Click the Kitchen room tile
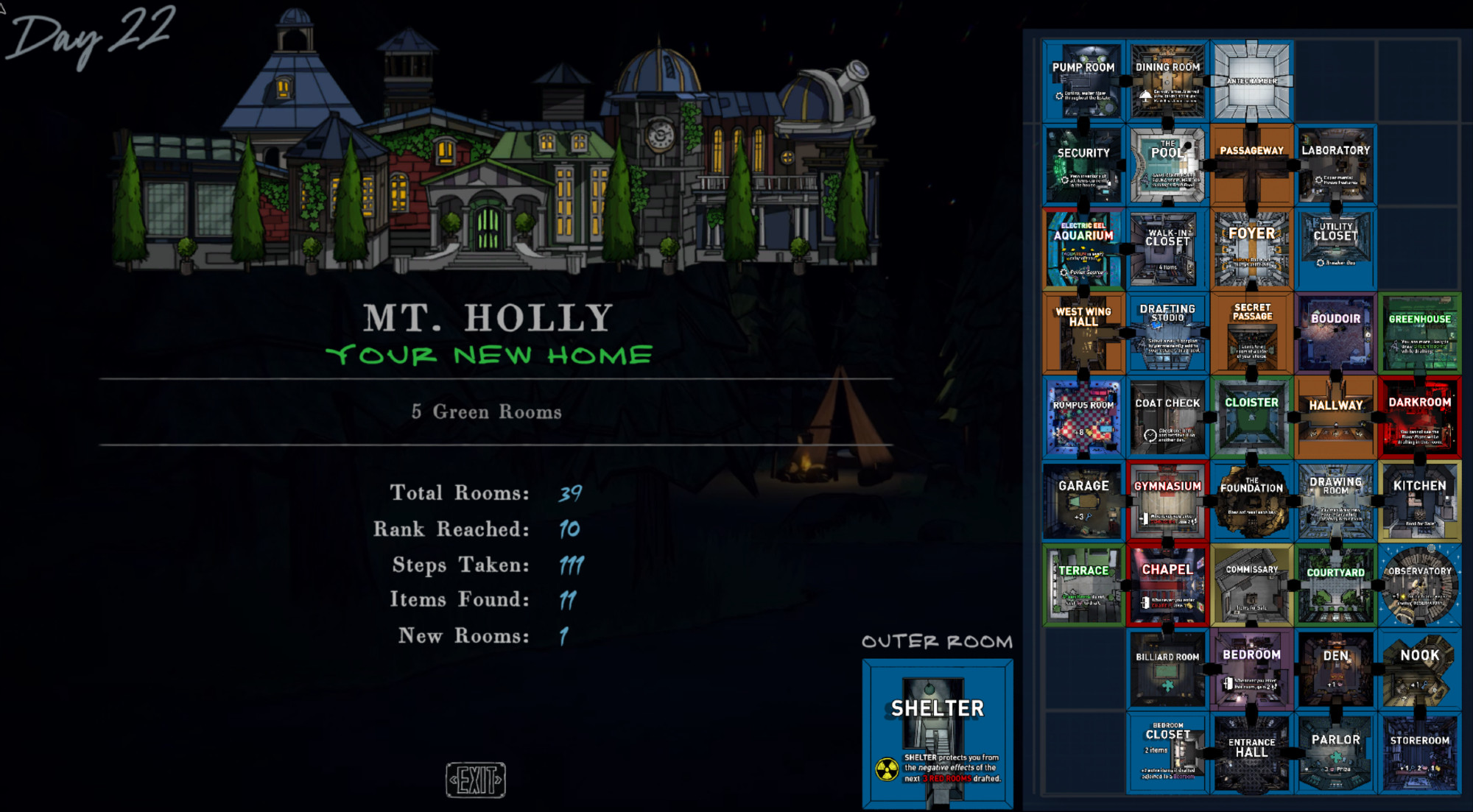Viewport: 1473px width, 812px height. pyautogui.click(x=1419, y=501)
